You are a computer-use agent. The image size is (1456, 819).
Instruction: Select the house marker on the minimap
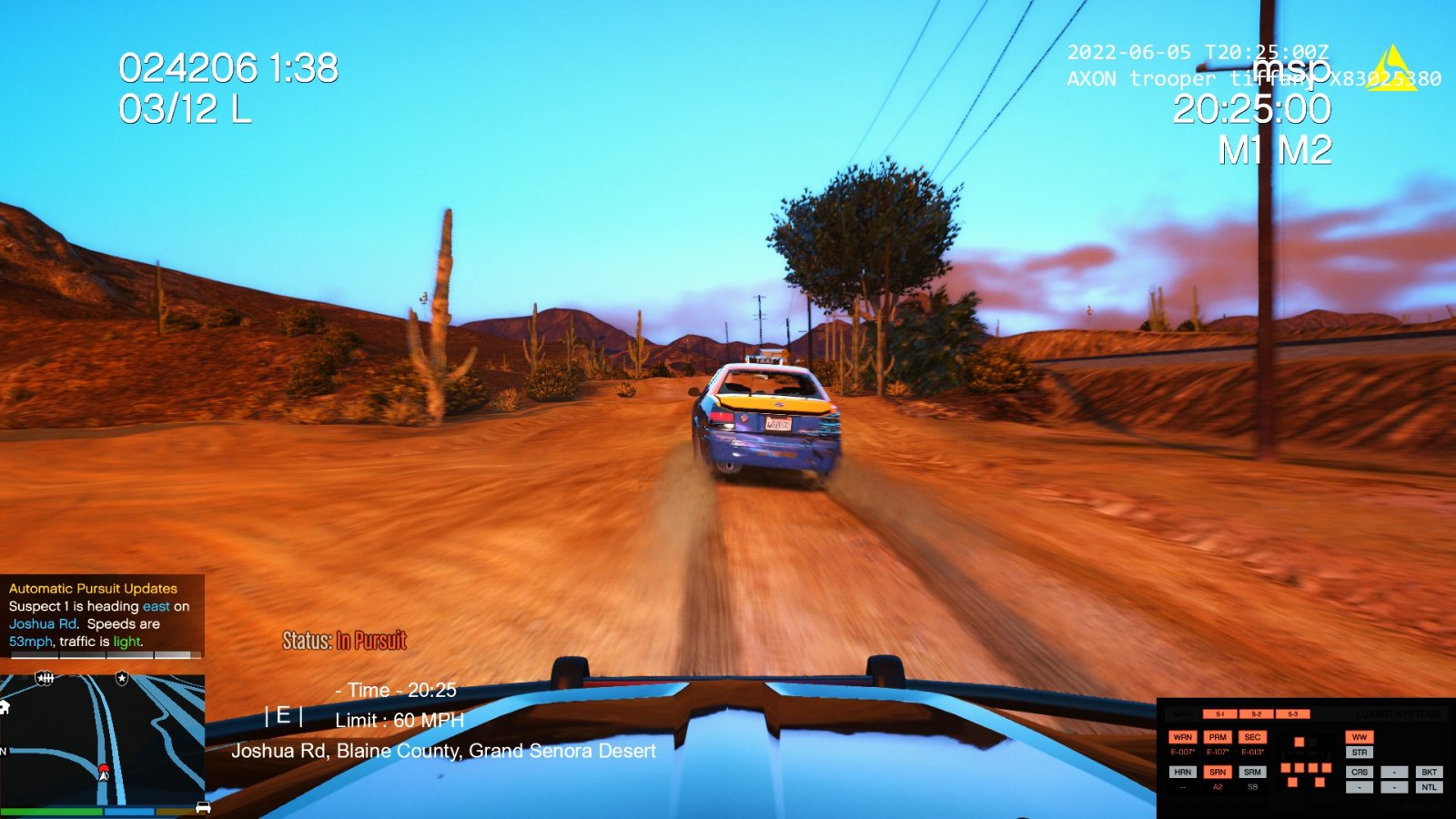[x=5, y=707]
